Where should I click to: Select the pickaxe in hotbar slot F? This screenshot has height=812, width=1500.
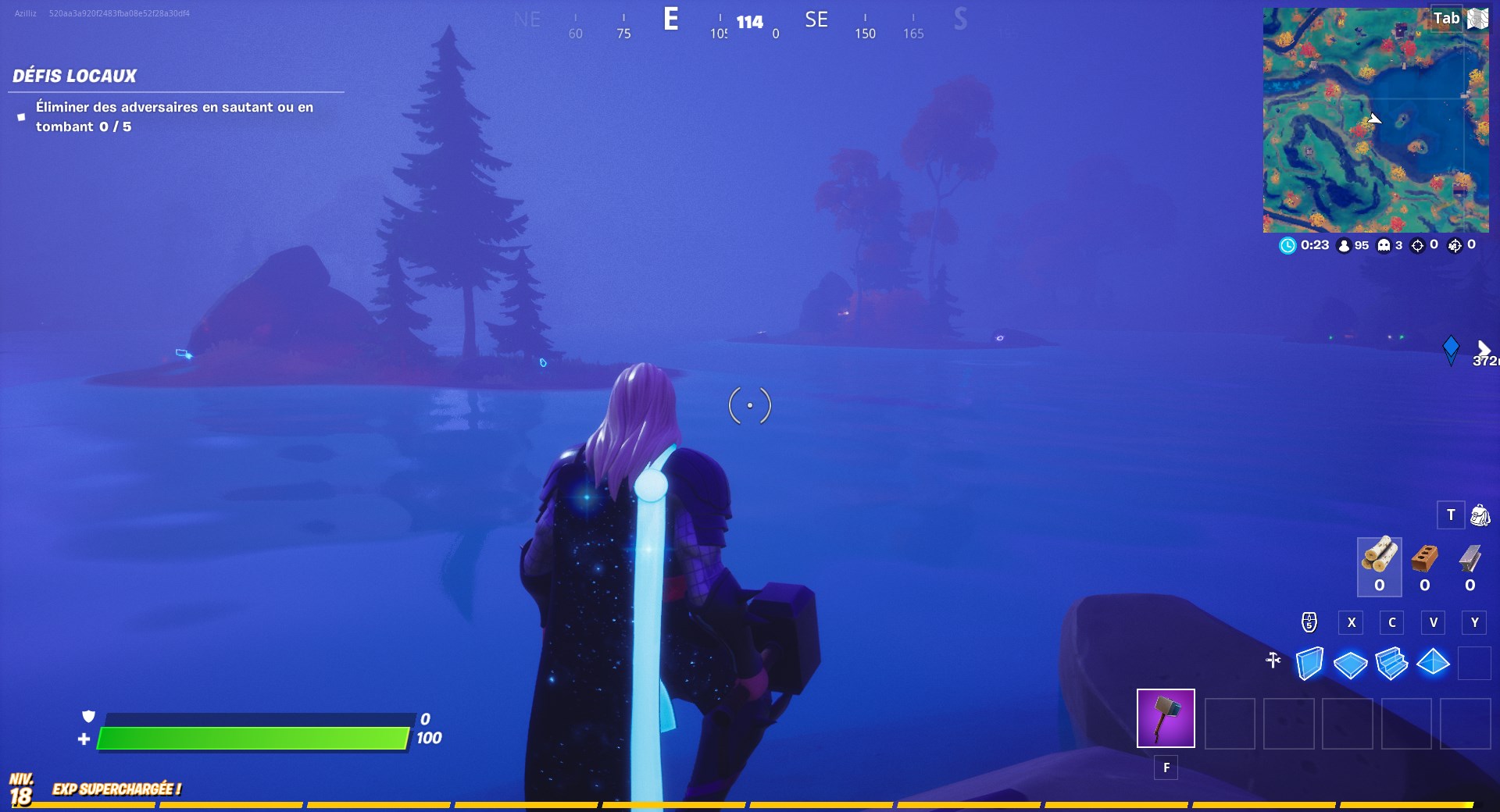click(x=1165, y=718)
